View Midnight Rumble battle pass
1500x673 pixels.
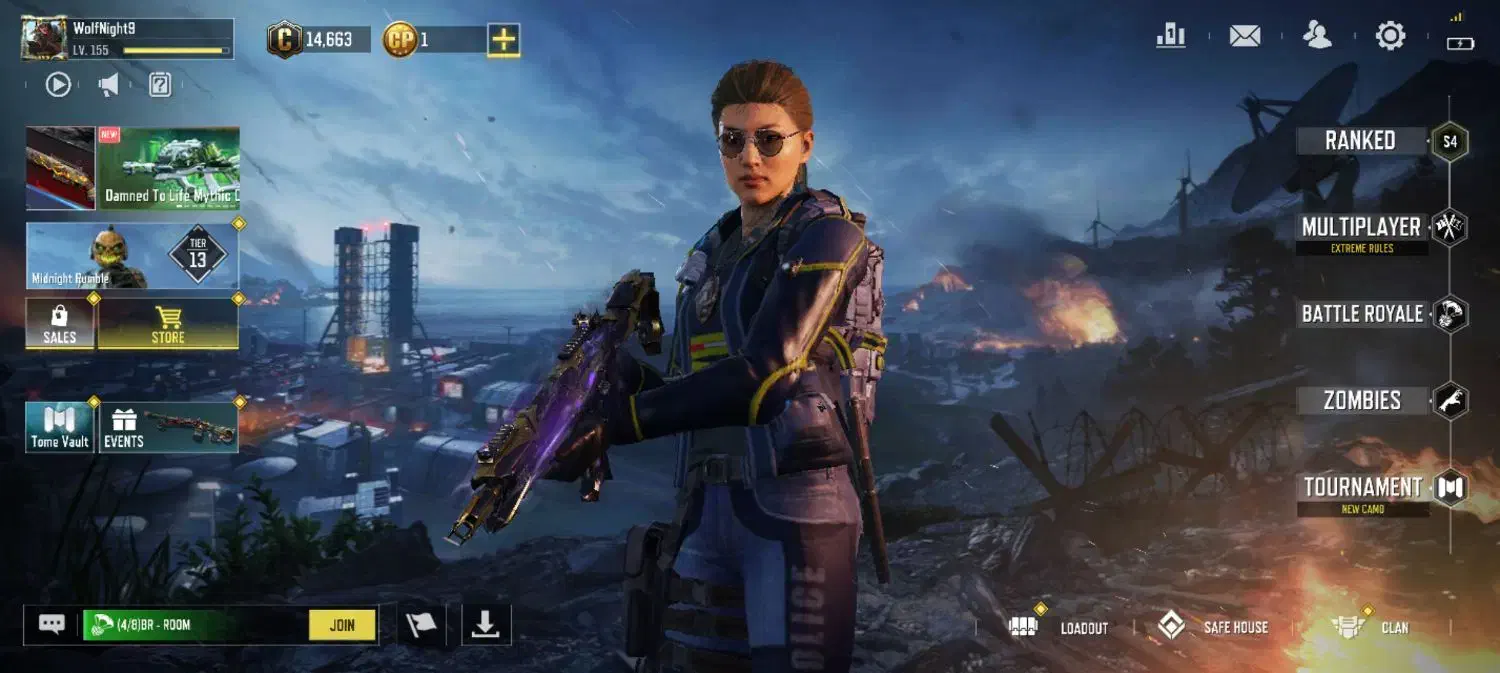(x=132, y=256)
